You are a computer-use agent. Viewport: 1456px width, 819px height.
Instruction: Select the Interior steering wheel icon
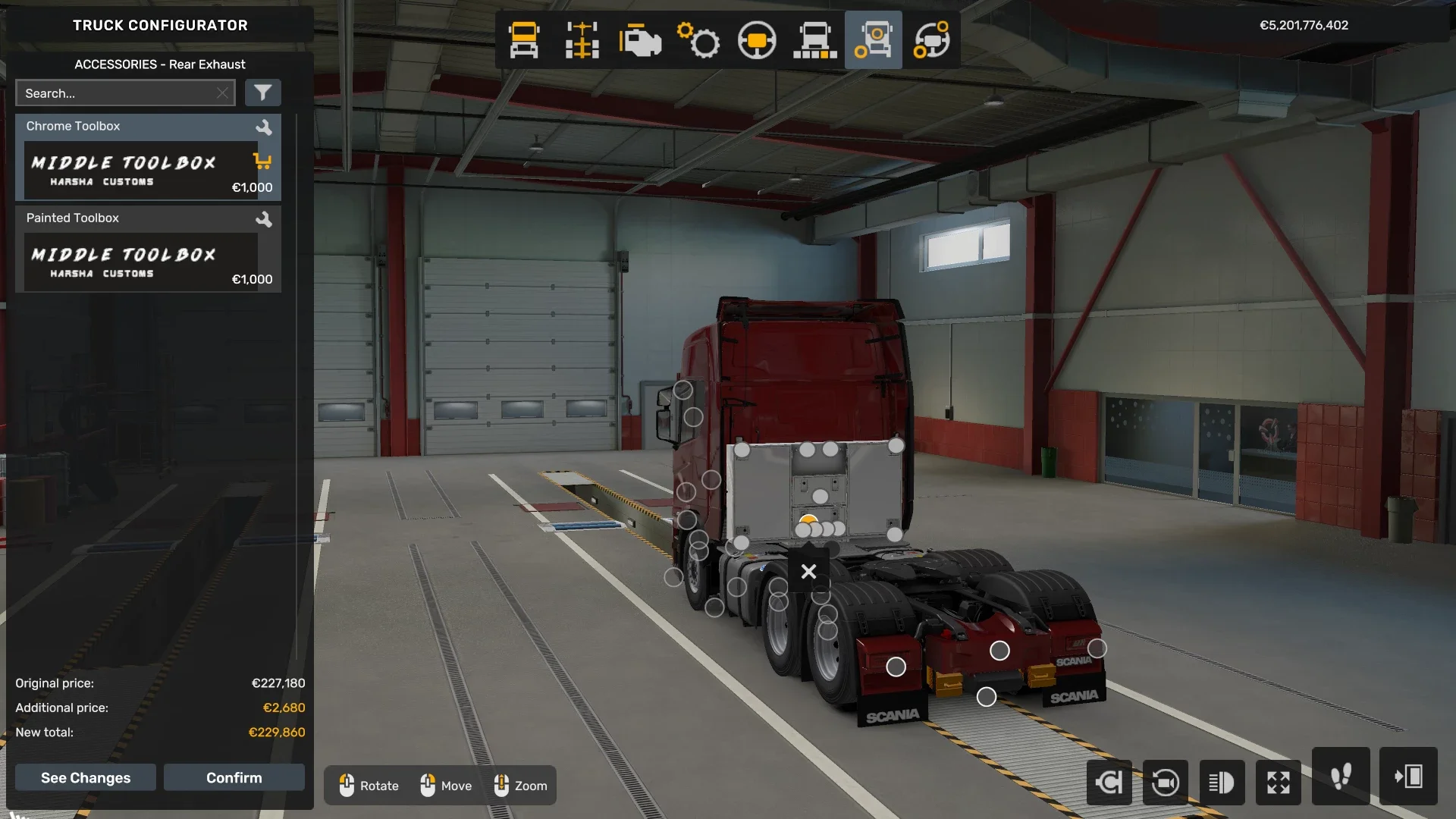click(x=757, y=39)
